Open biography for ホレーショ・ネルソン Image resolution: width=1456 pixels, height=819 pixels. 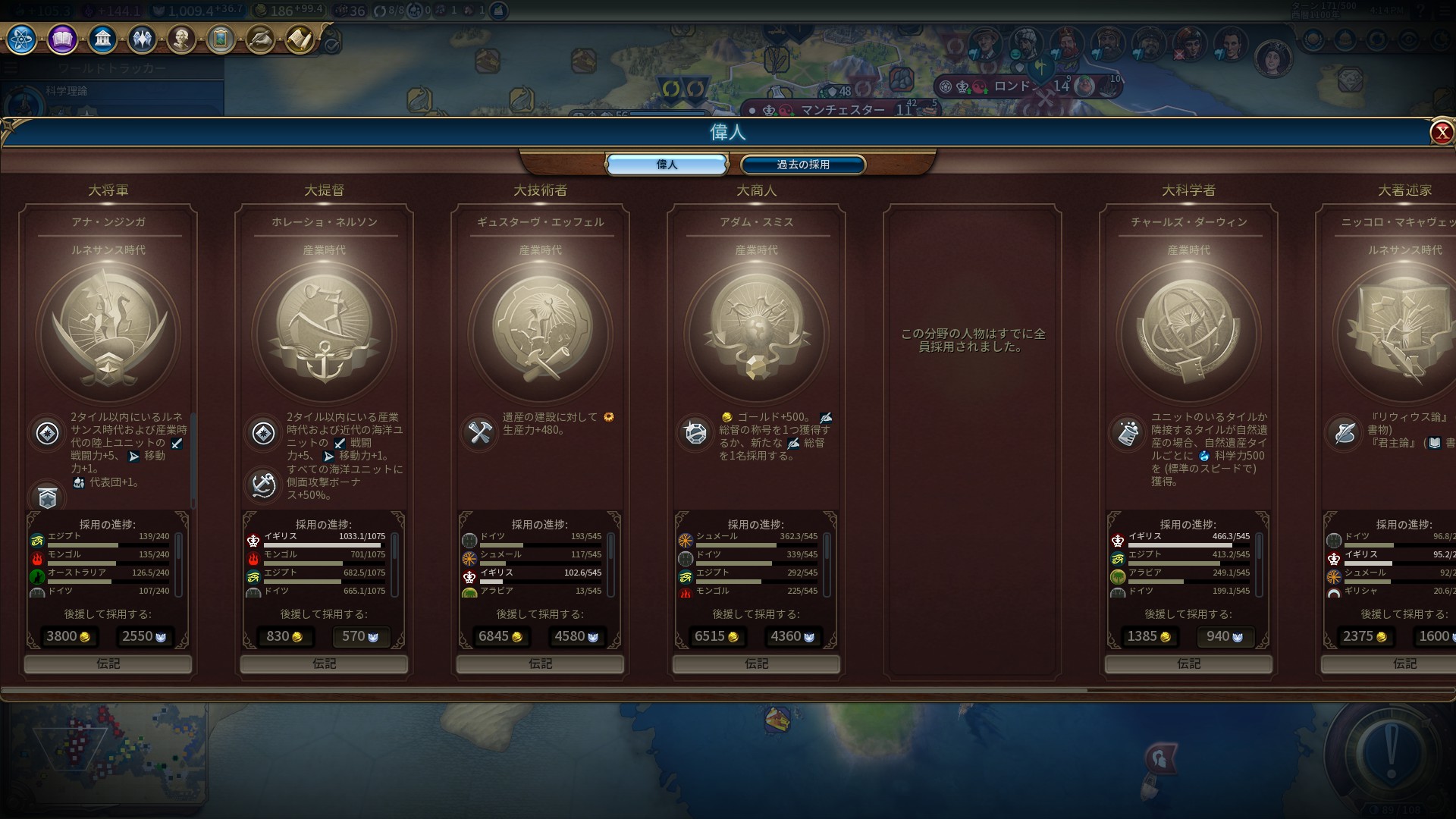(x=324, y=664)
